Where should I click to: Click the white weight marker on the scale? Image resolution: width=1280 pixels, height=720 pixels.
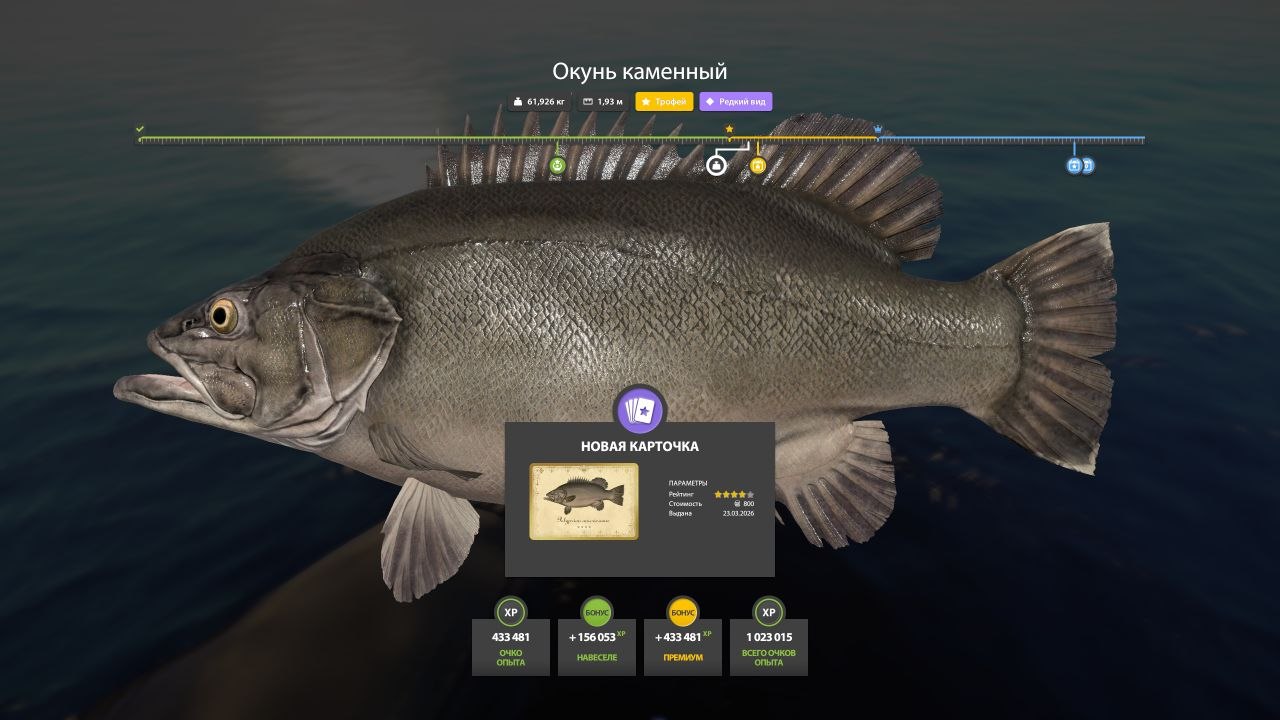coord(716,165)
